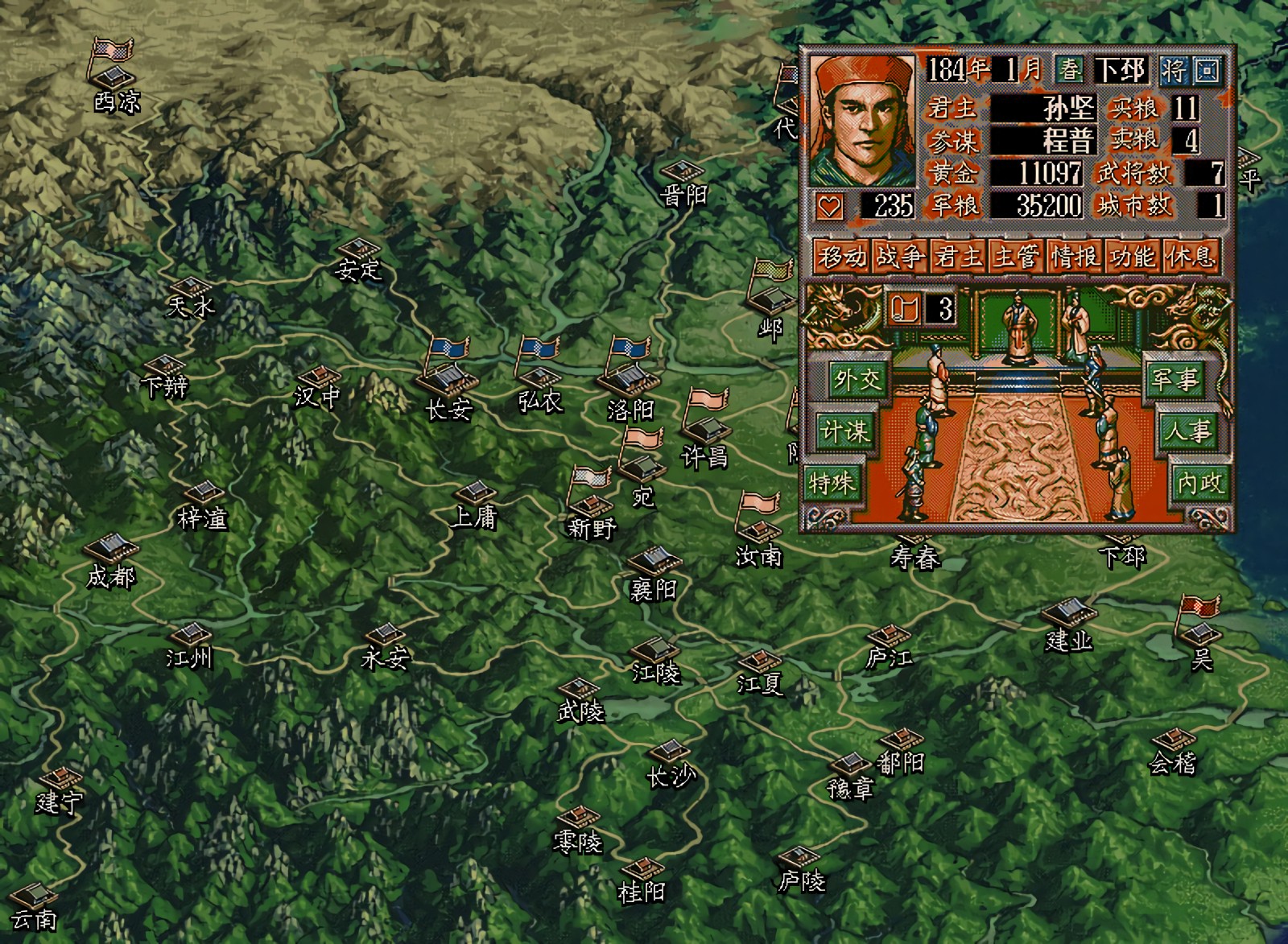Open the 军事 (Military) commands

1174,379
